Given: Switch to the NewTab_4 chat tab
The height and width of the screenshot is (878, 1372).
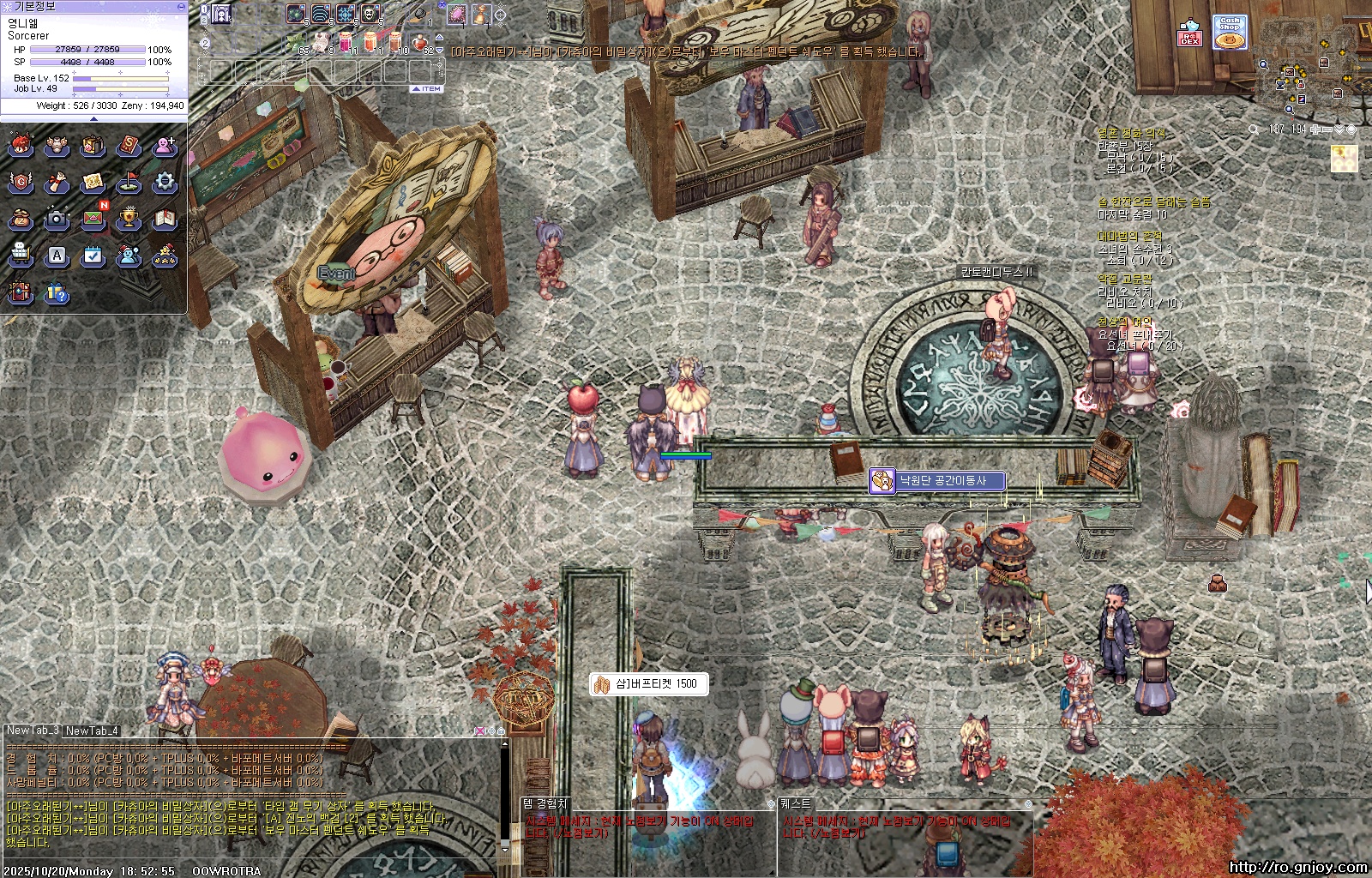Looking at the screenshot, I should [x=92, y=731].
